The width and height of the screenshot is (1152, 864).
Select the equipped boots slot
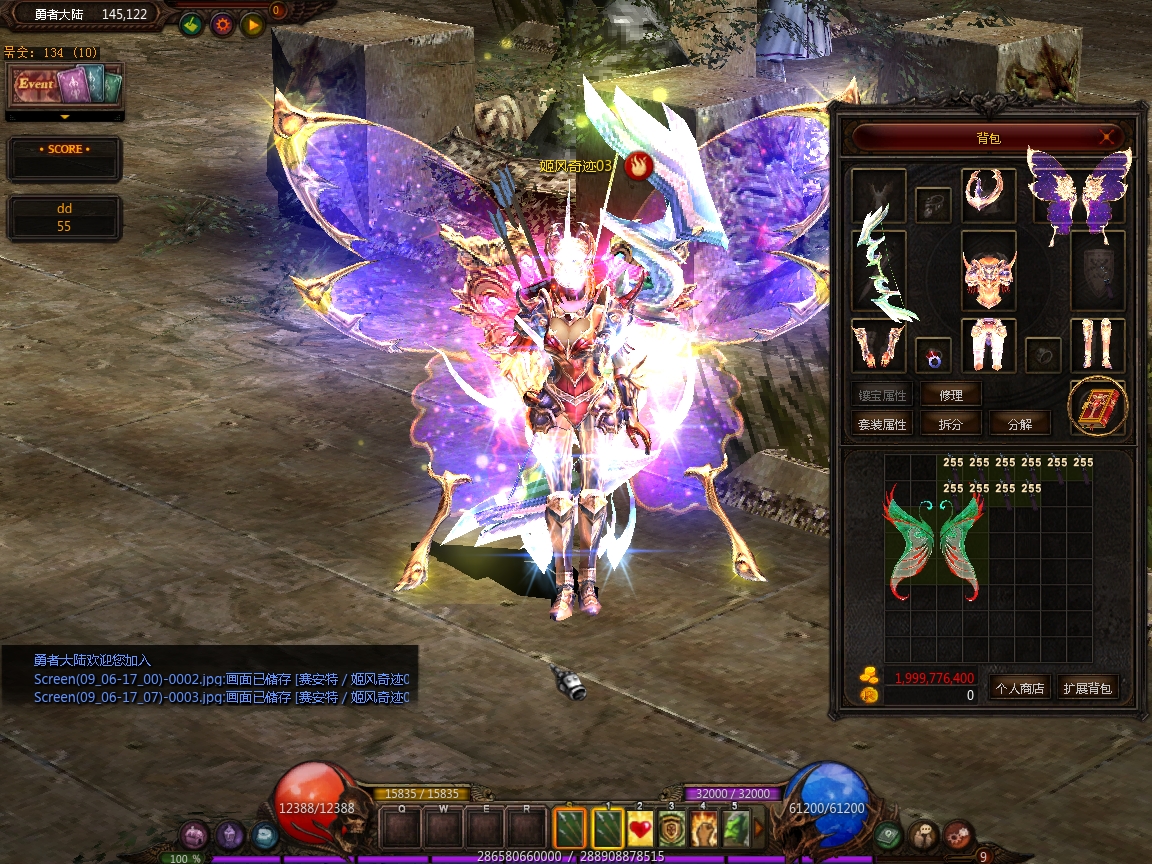1097,344
